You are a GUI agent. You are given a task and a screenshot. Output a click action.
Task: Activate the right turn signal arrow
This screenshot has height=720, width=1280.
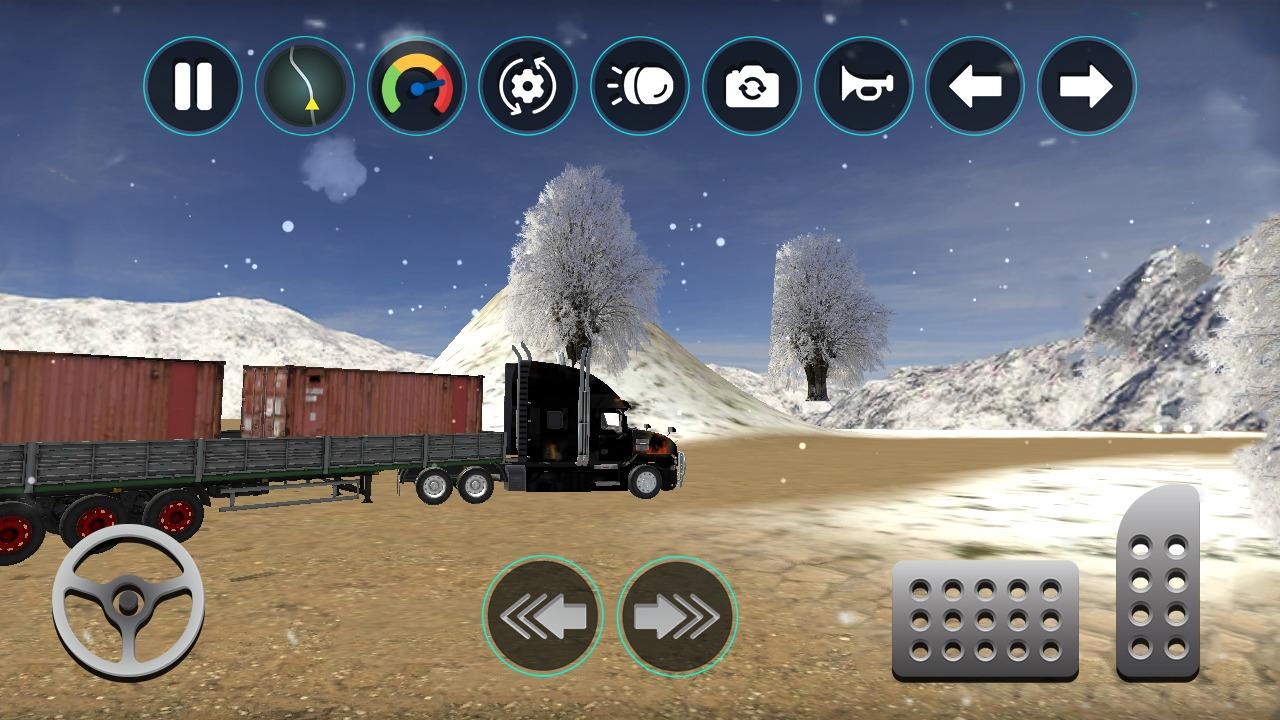(1087, 86)
